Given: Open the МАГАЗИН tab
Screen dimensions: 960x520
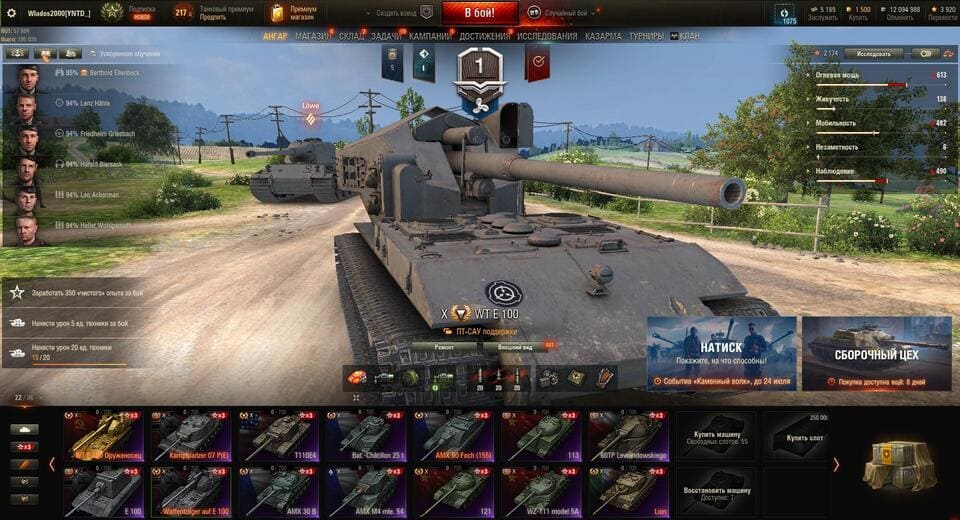Looking at the screenshot, I should tap(313, 36).
